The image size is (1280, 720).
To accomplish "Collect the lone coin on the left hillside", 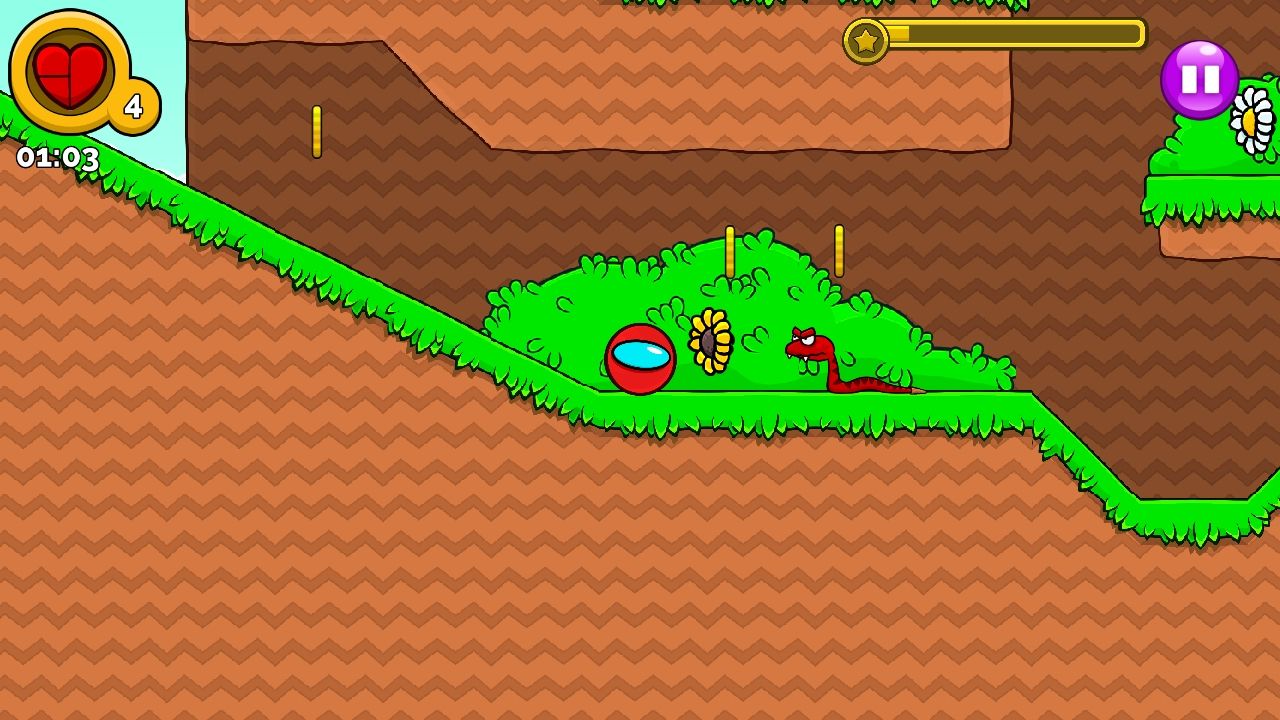I will click(x=318, y=133).
